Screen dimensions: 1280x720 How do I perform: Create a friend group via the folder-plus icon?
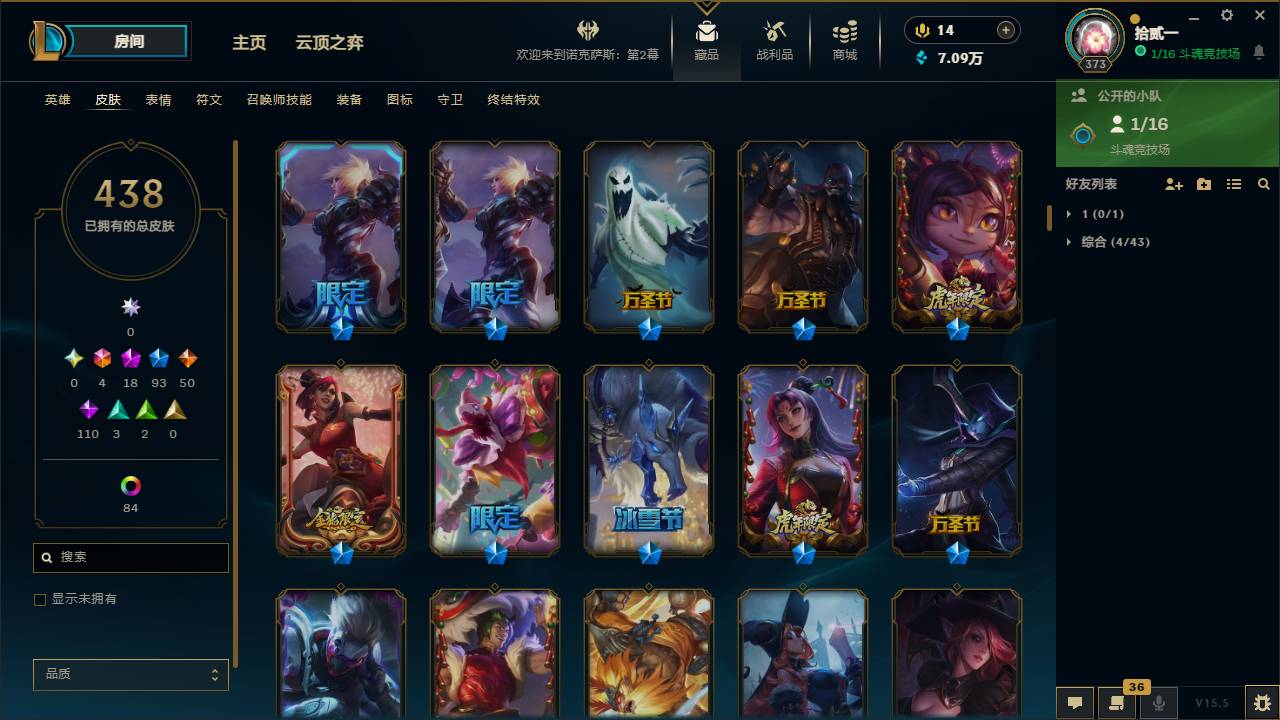[1204, 184]
